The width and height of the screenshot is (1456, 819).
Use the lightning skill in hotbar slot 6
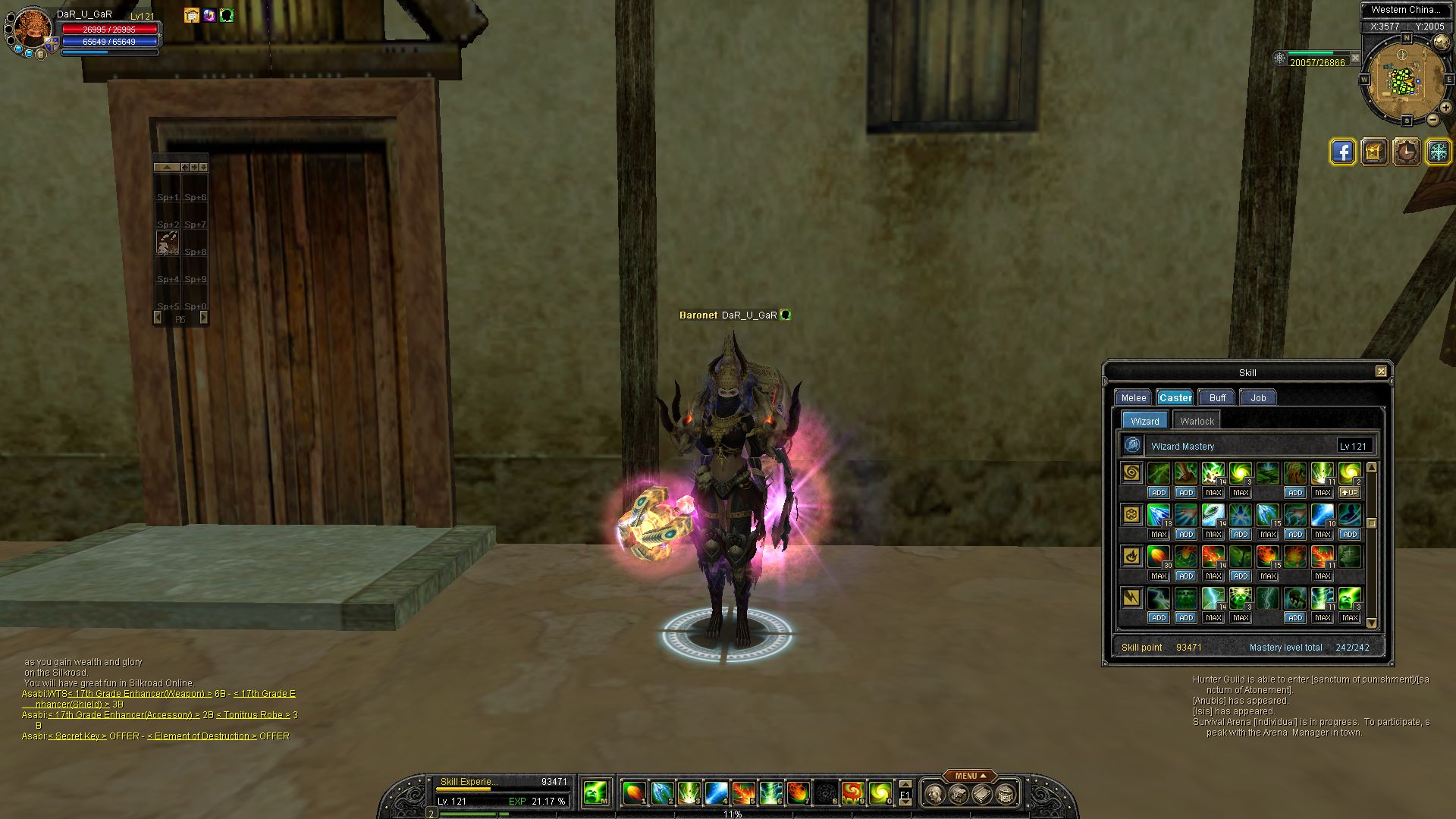[770, 793]
